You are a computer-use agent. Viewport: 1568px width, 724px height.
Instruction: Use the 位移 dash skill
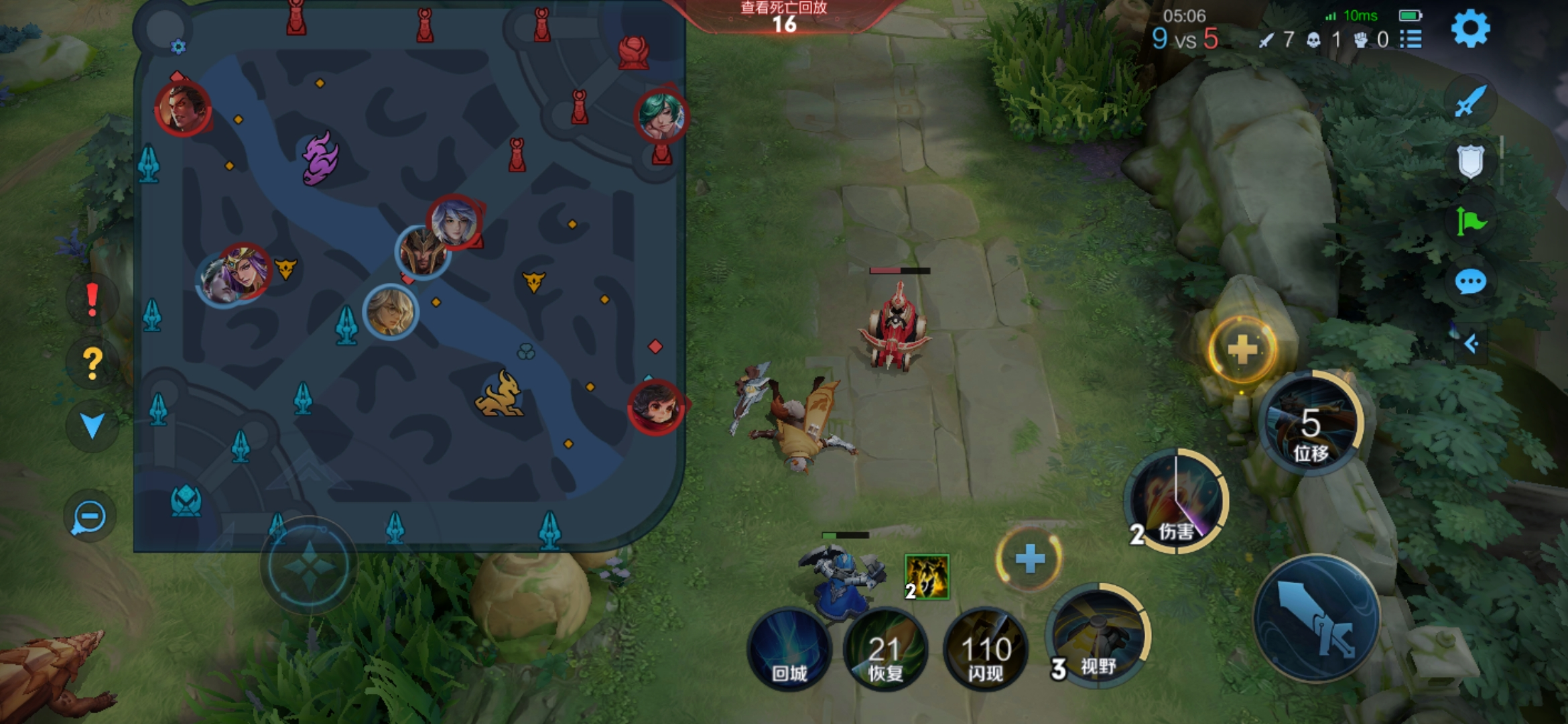point(1310,424)
